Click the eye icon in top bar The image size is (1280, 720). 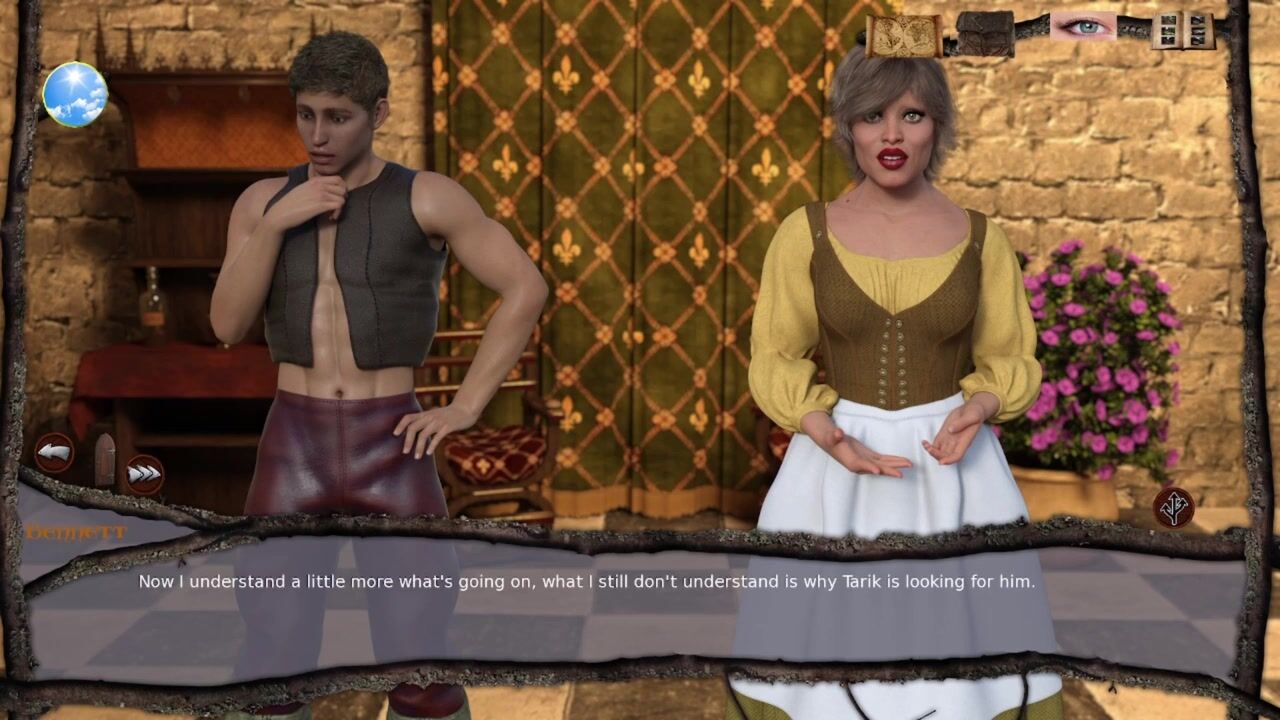tap(1083, 27)
